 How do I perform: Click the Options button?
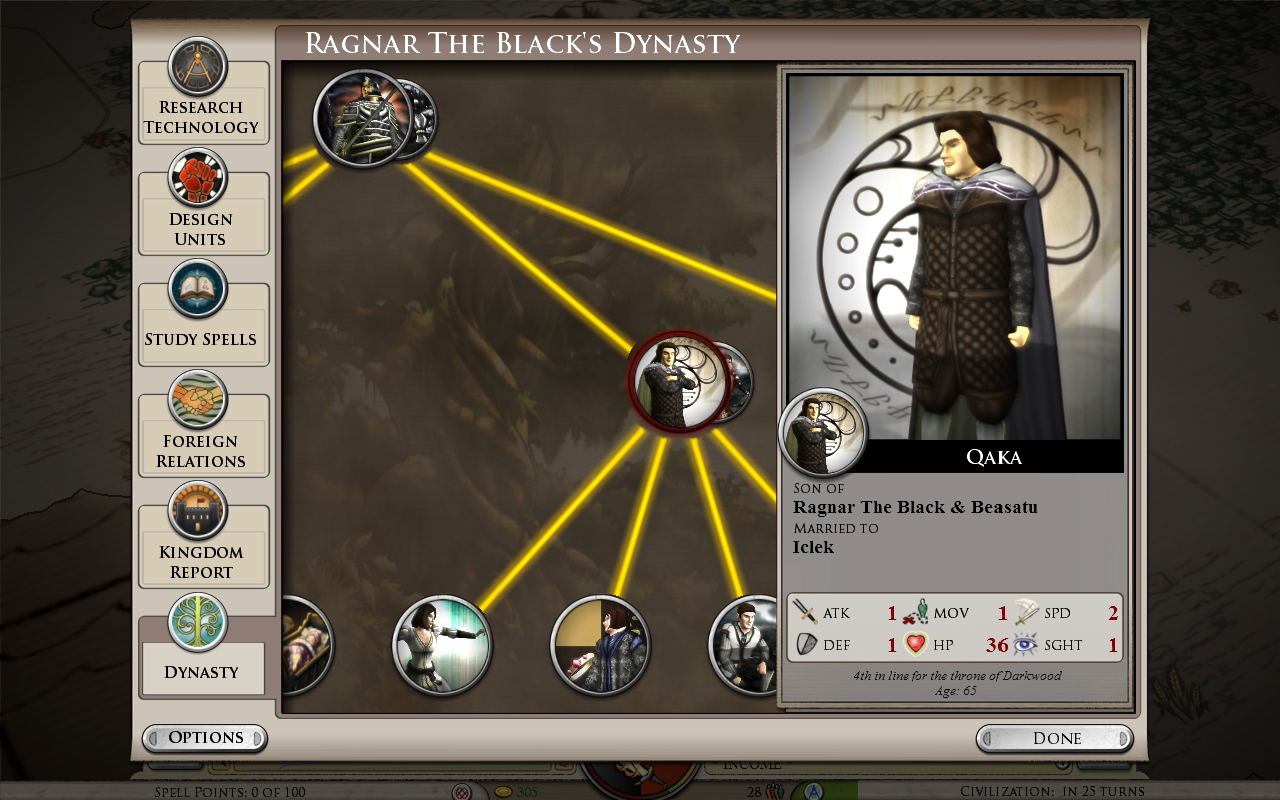pyautogui.click(x=205, y=738)
